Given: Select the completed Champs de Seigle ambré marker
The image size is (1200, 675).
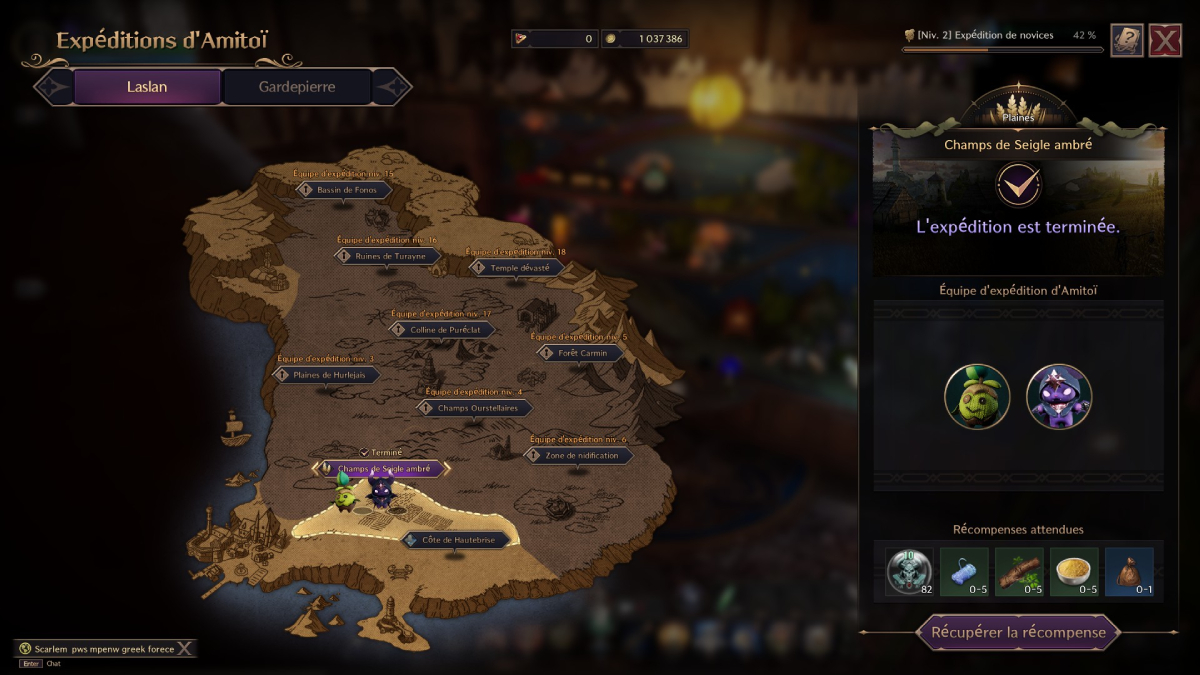Looking at the screenshot, I should point(382,468).
